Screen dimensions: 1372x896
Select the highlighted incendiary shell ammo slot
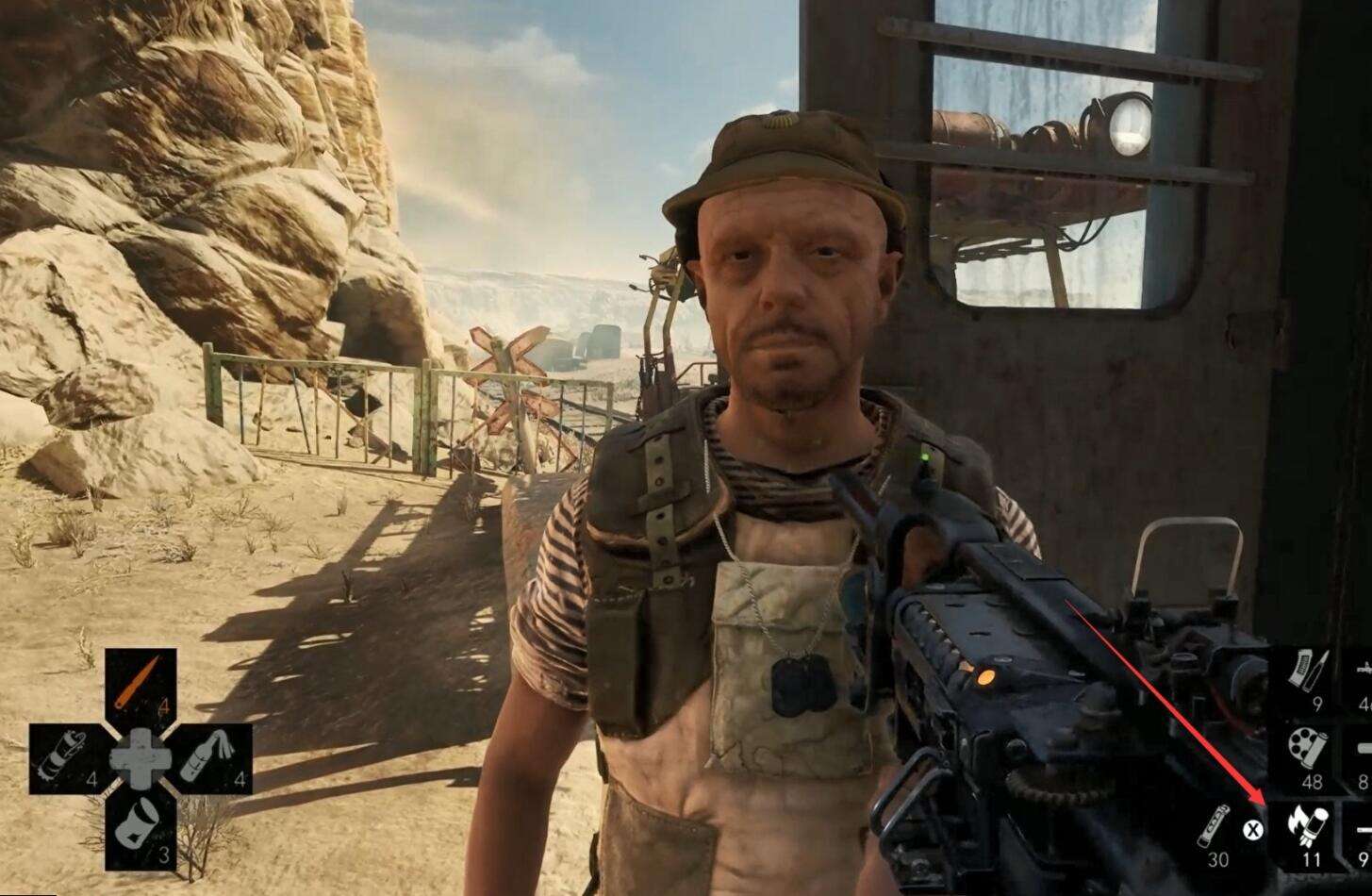pos(1309,832)
